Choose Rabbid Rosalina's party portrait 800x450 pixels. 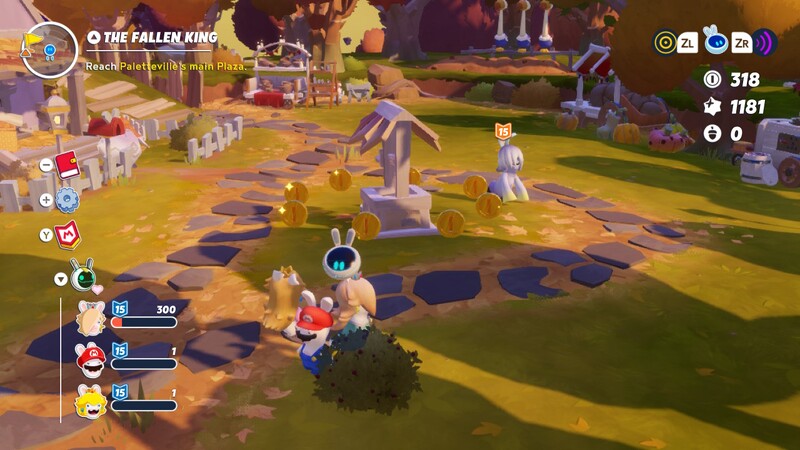click(x=91, y=318)
